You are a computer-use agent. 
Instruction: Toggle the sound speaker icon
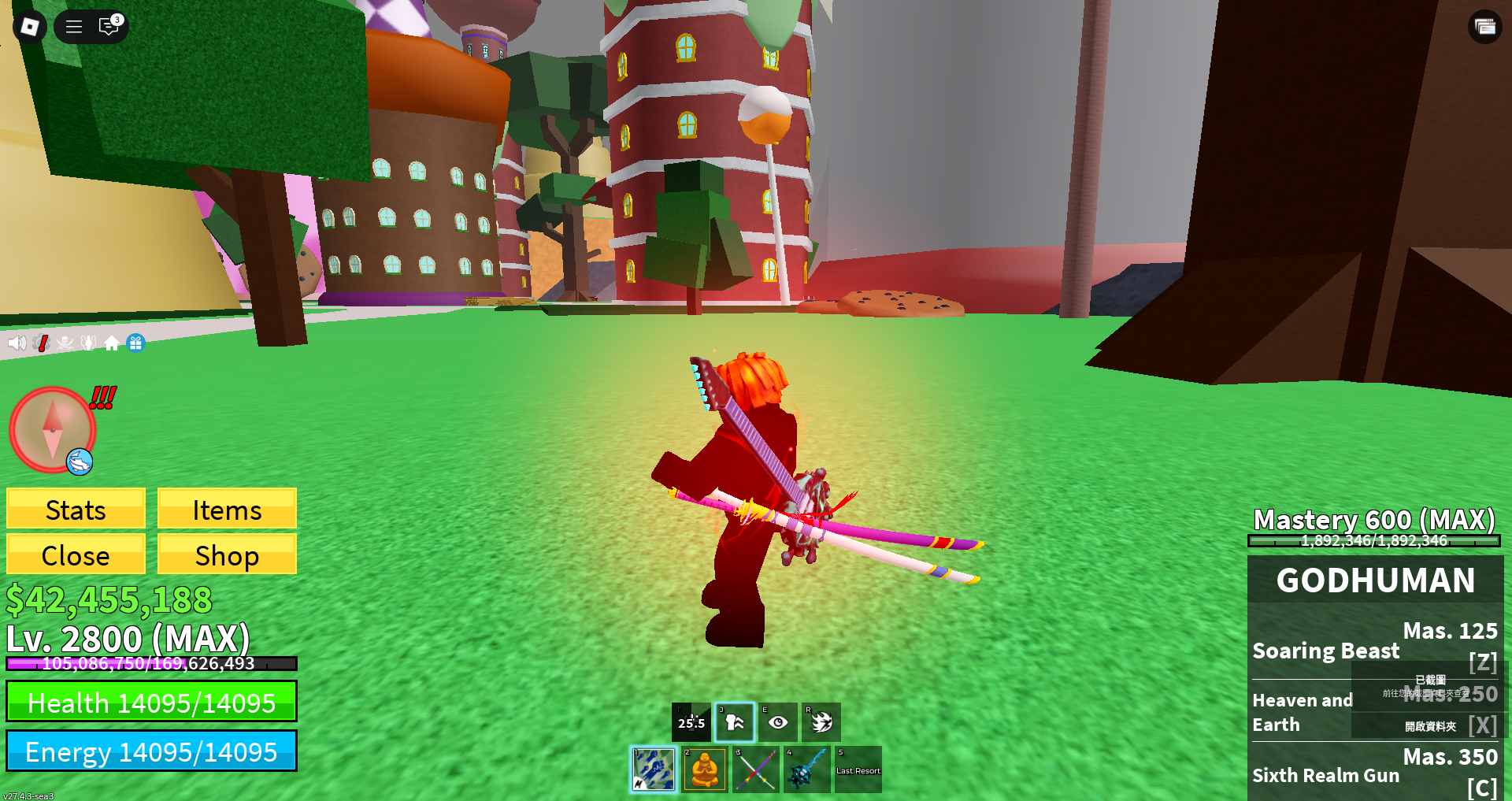17,343
